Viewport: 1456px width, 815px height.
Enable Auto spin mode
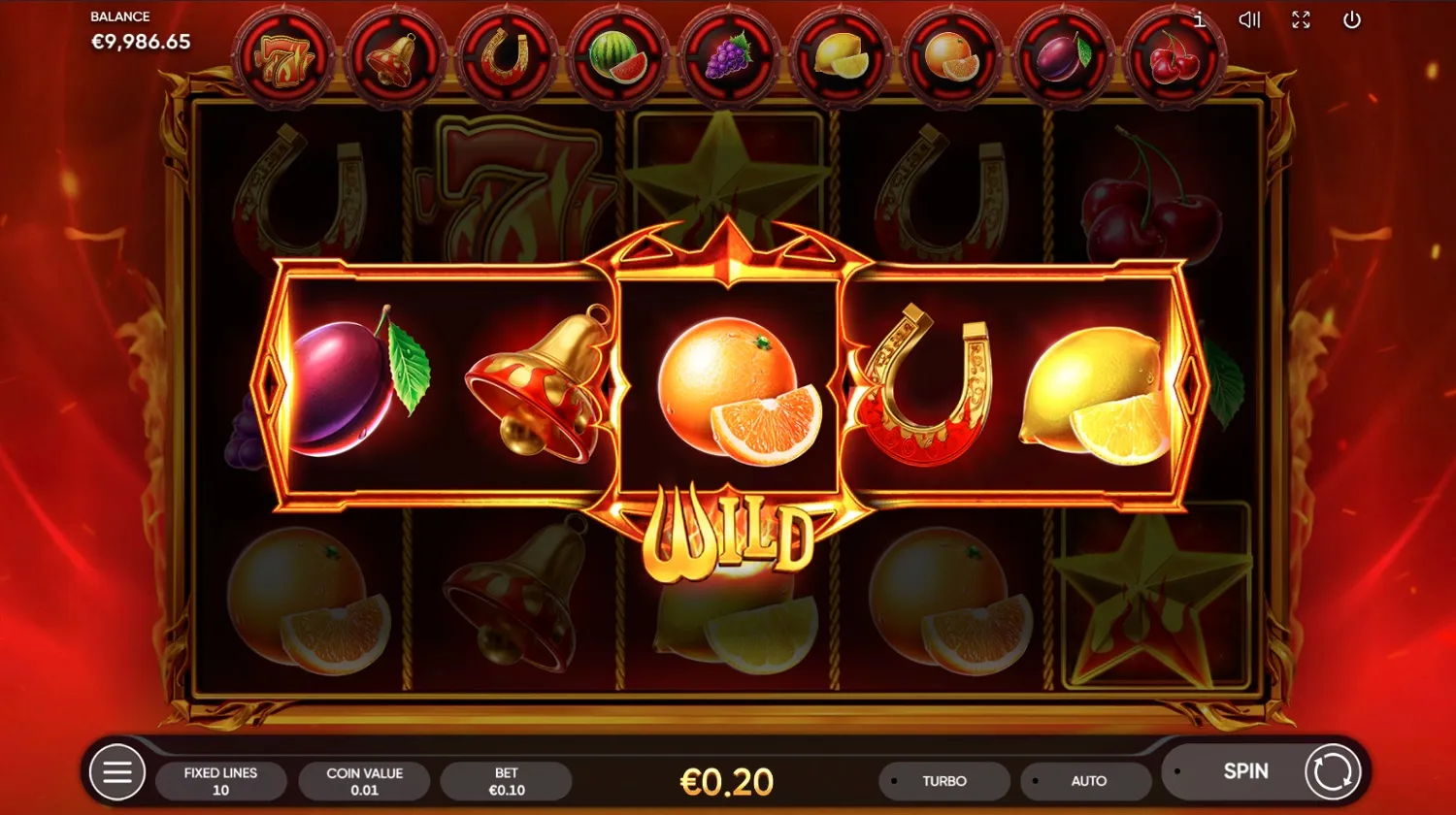pos(1089,780)
